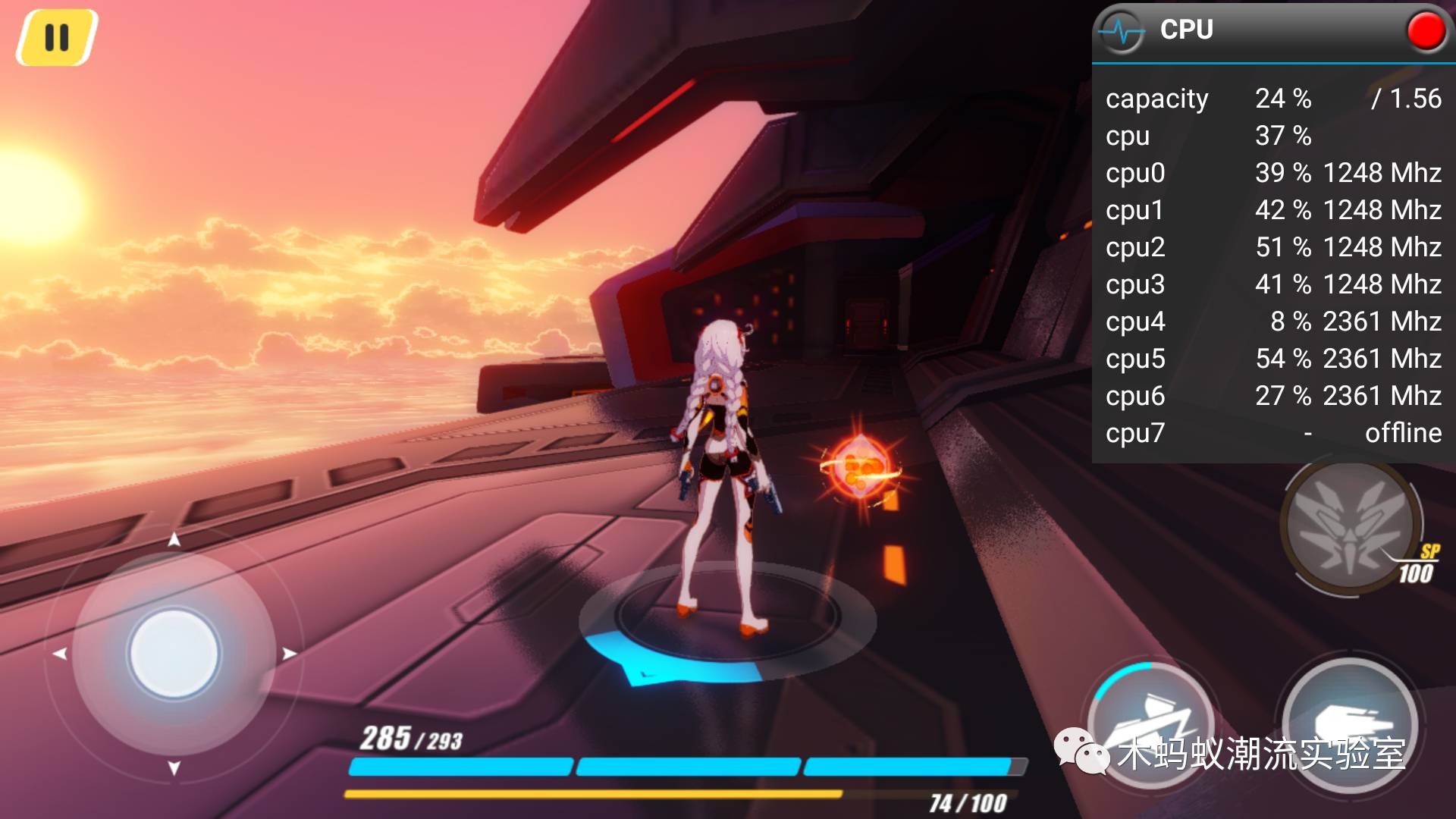Tap the joystick's up arrow
Screen dimensions: 1456x819
click(x=174, y=539)
